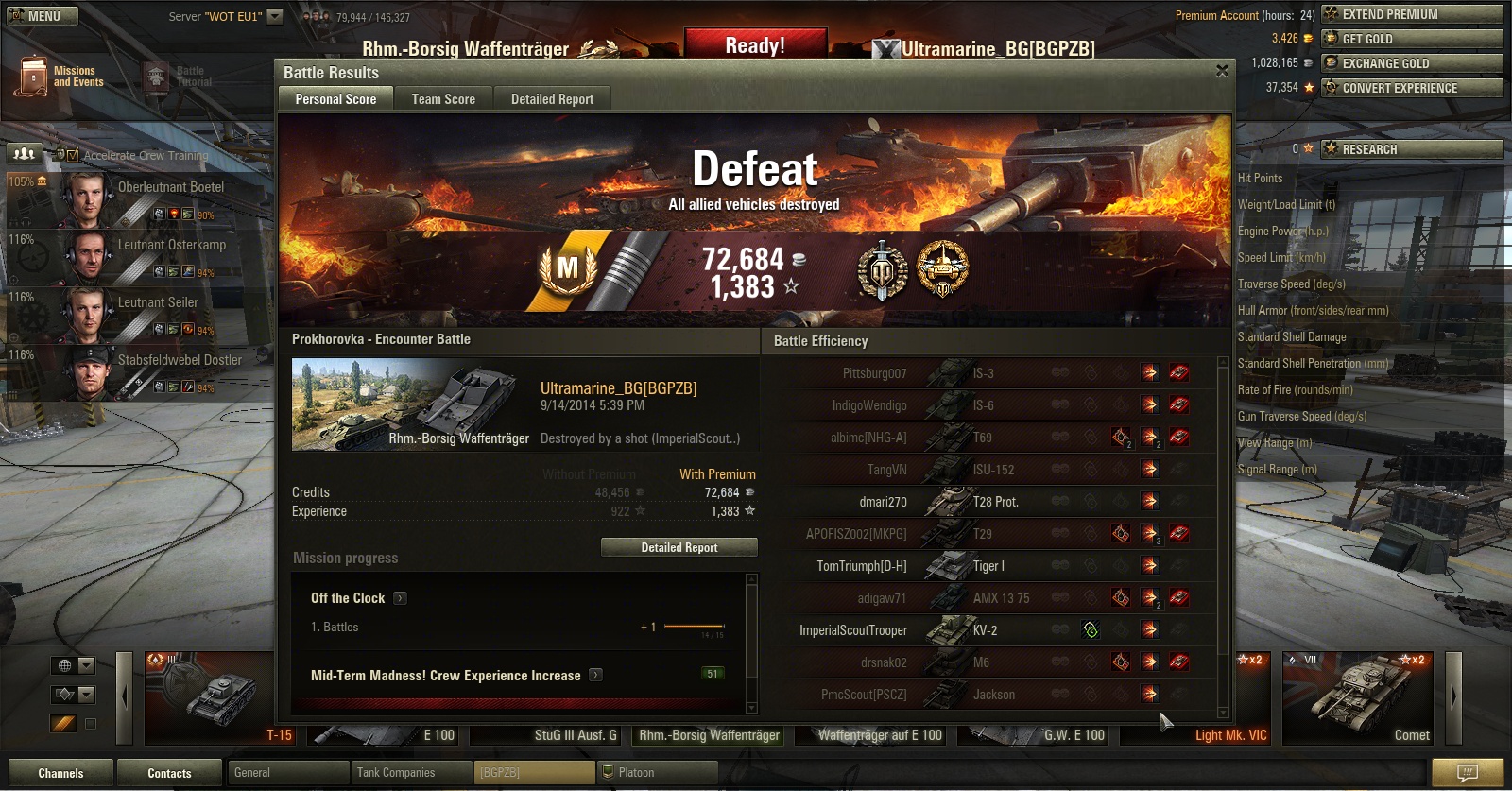Select the Personal Score tab
The width and height of the screenshot is (1512, 791).
(x=335, y=99)
